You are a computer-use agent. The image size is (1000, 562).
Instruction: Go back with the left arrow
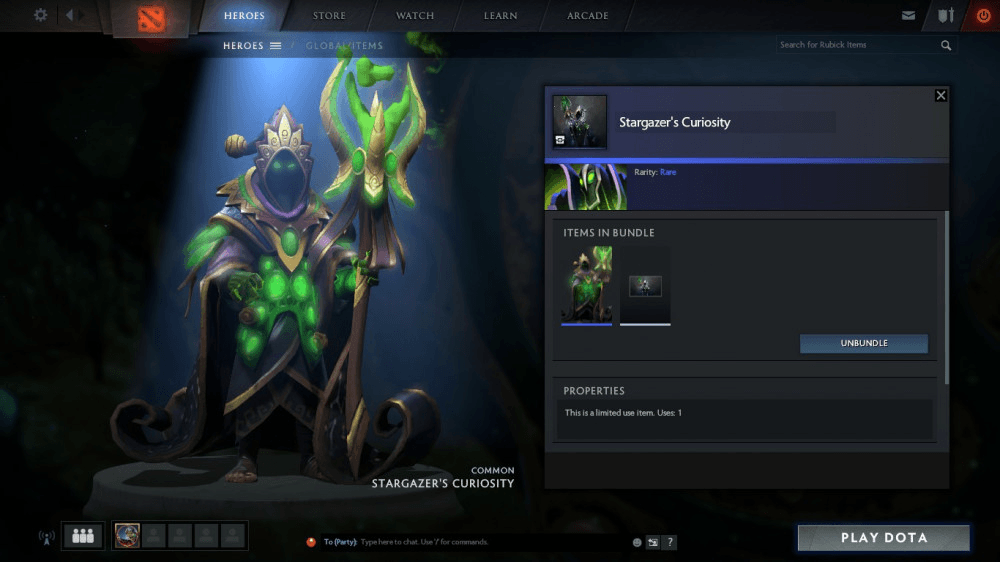(x=70, y=15)
